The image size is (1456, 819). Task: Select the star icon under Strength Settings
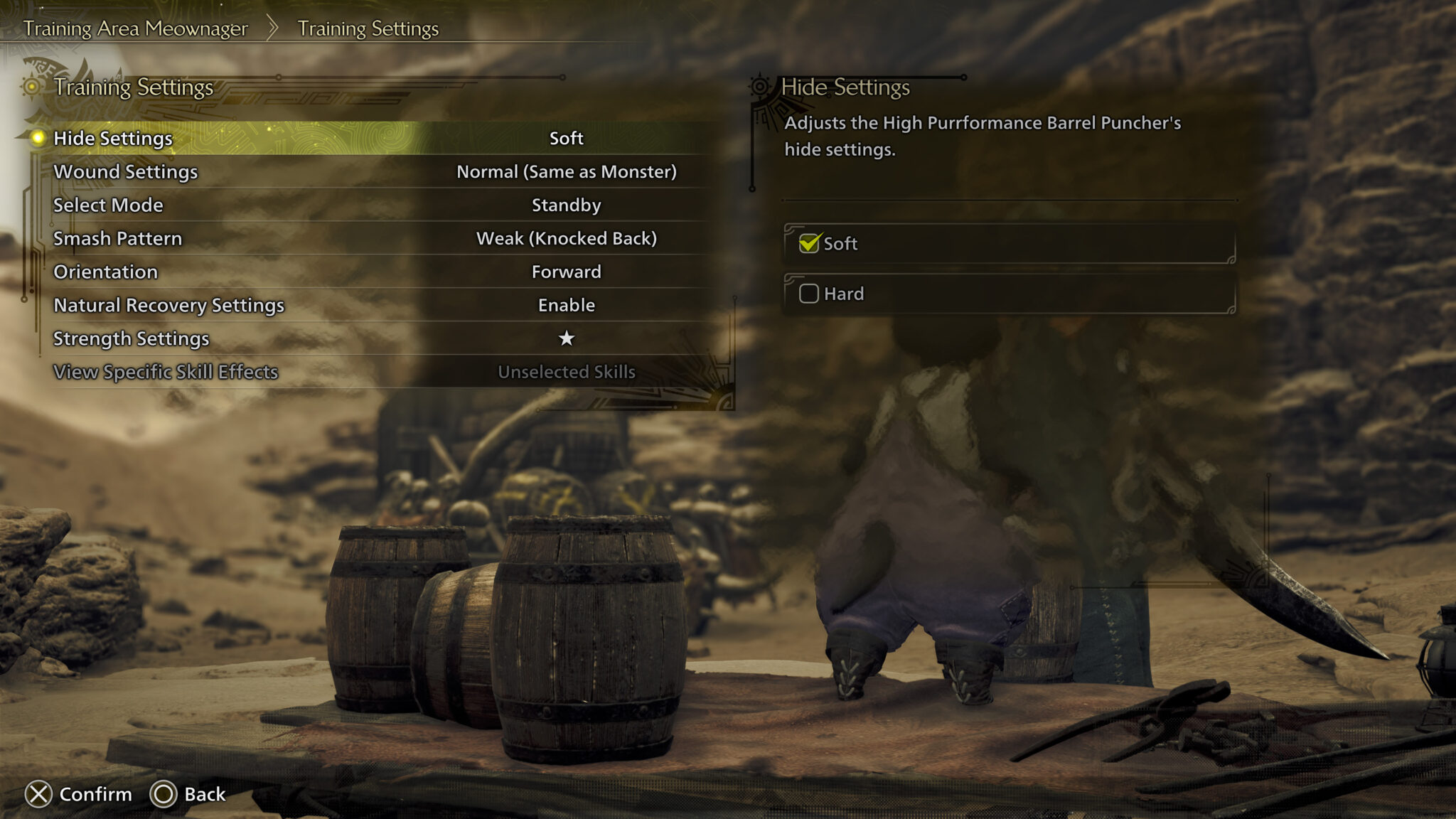567,339
